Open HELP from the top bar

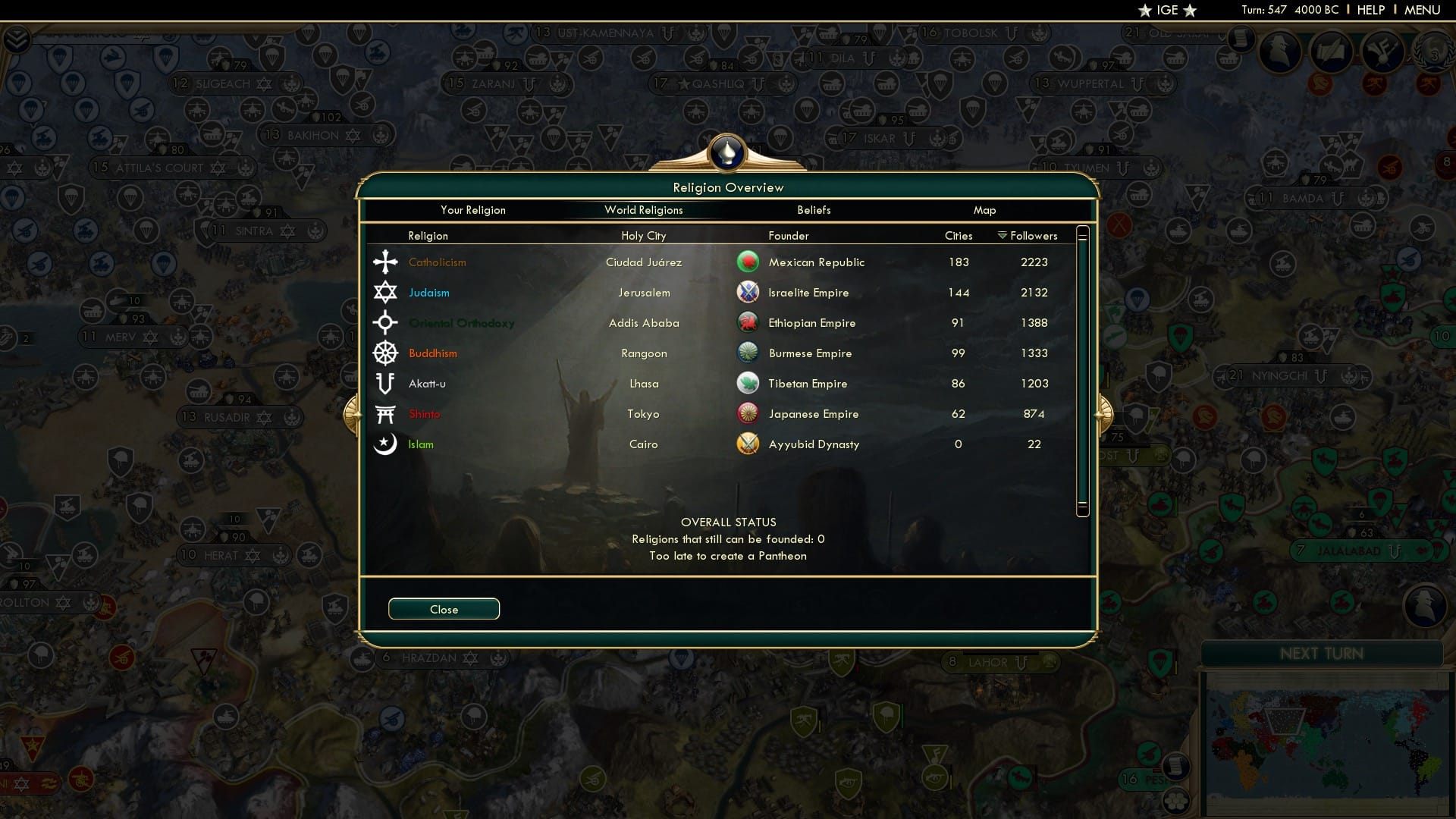tap(1370, 10)
